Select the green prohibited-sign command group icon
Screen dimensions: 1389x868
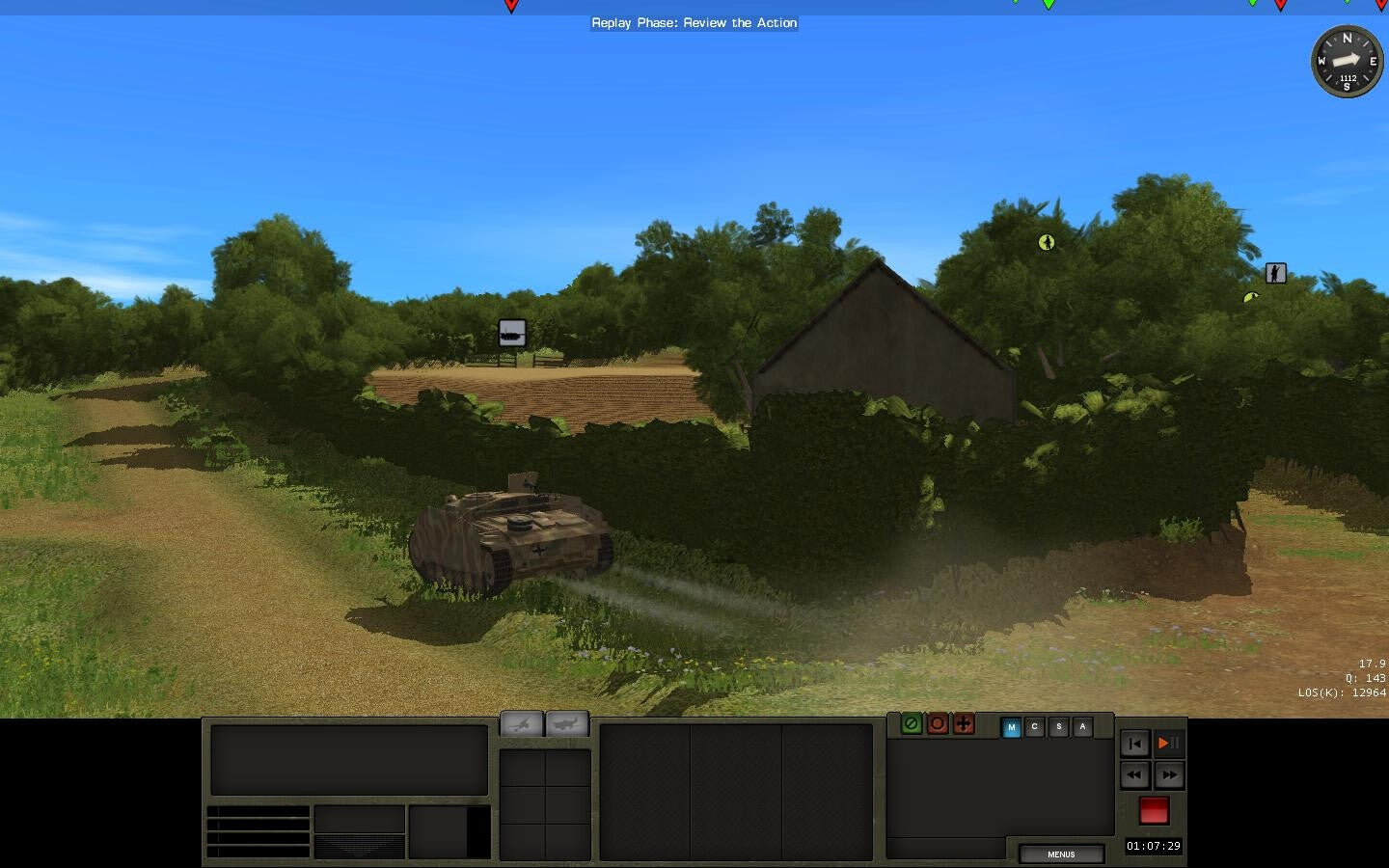[x=910, y=724]
